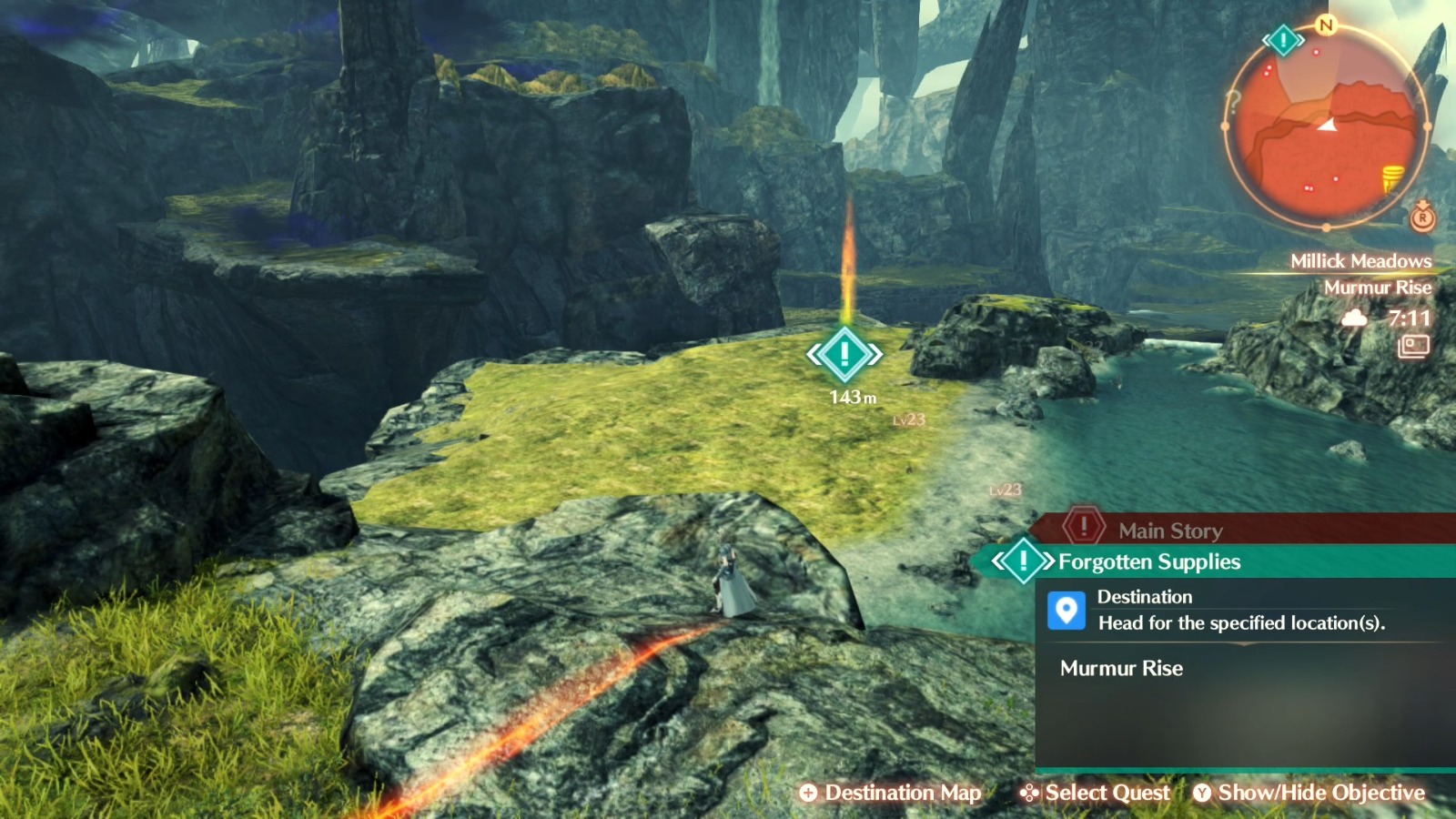
Task: Select the Murmur Rise destination entry
Action: point(1120,669)
